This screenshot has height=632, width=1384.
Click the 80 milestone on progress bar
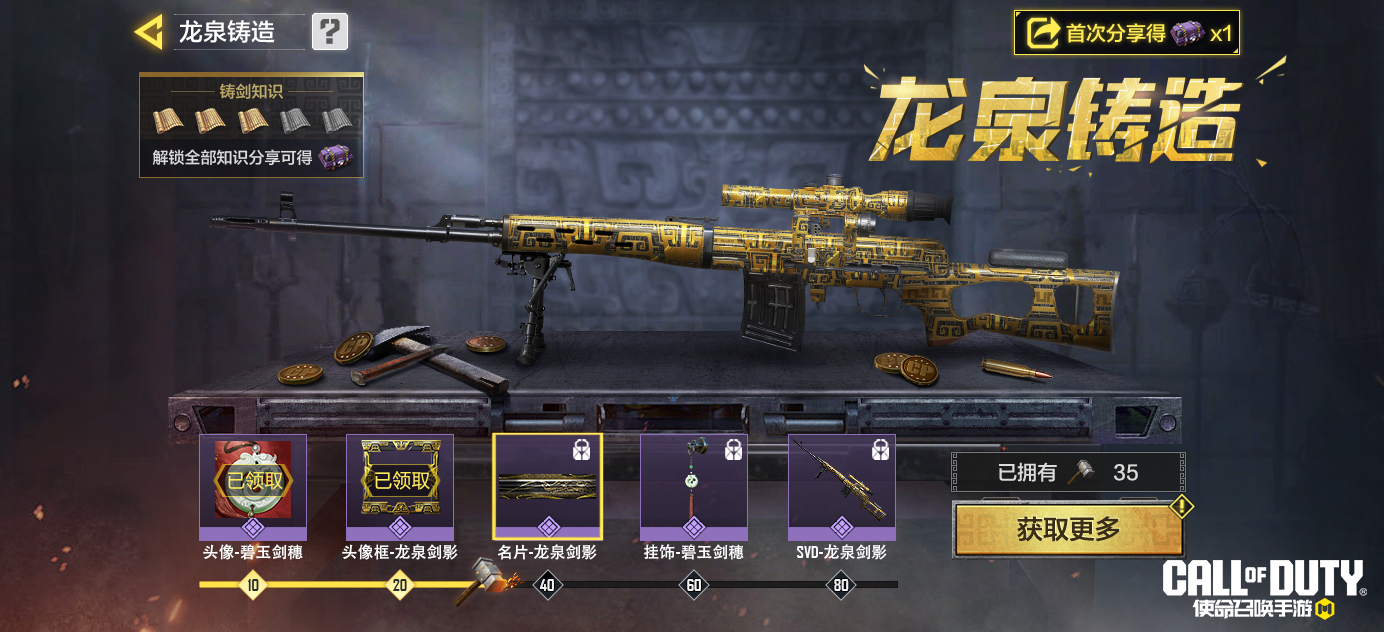(x=841, y=585)
